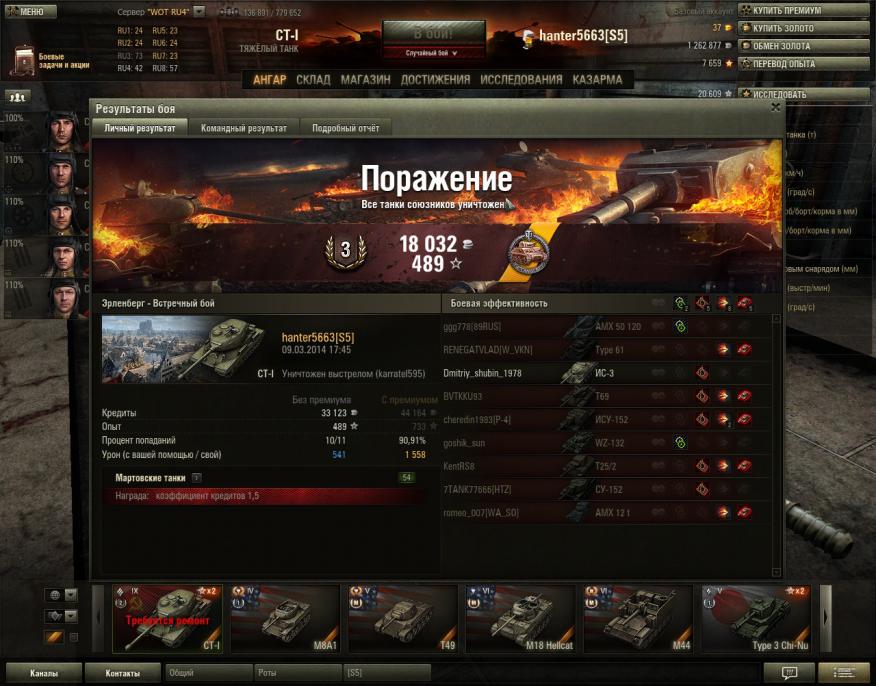Select the M18 Hellcat in carousel
The image size is (876, 686).
pyautogui.click(x=519, y=618)
